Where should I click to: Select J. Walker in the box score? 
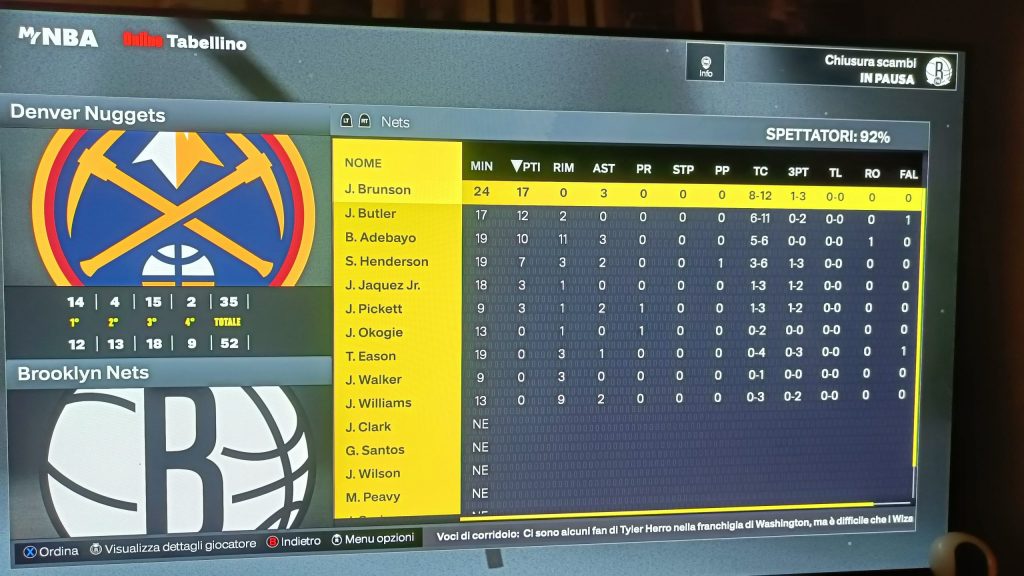pyautogui.click(x=372, y=380)
